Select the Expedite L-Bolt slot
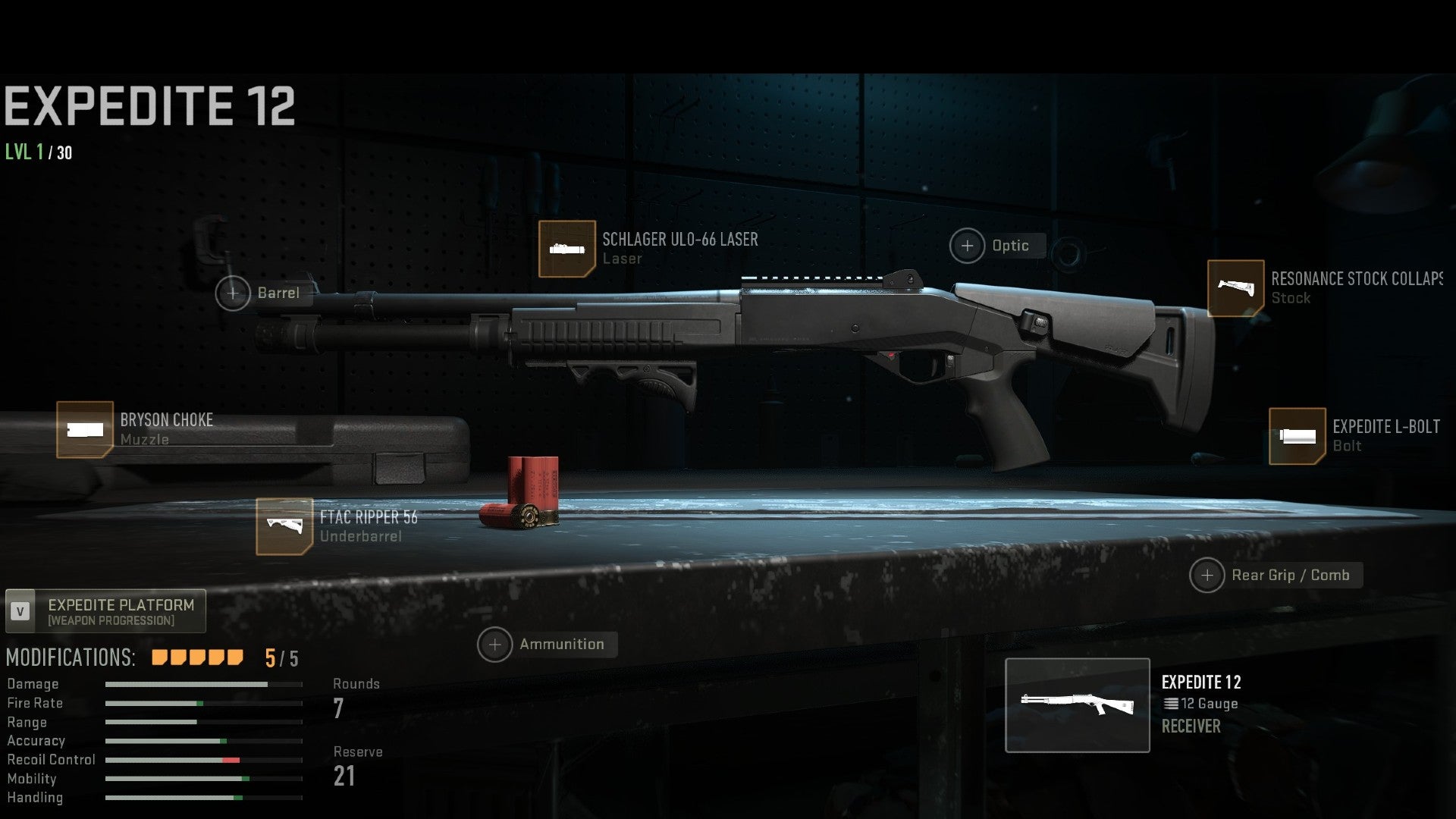1456x819 pixels. click(x=1297, y=436)
